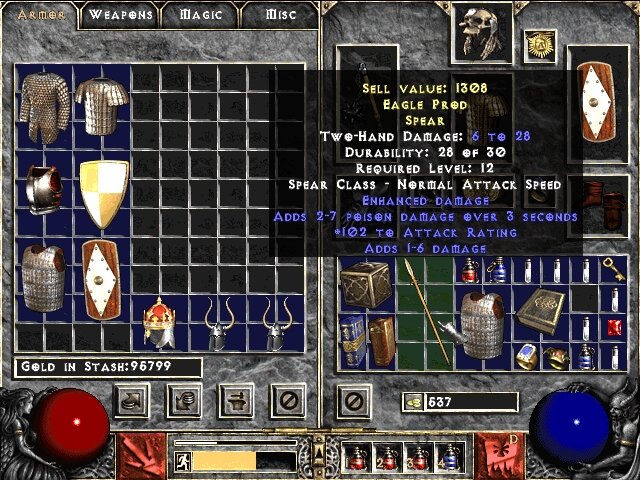Show the Misc tab
The width and height of the screenshot is (640, 480).
pyautogui.click(x=281, y=15)
